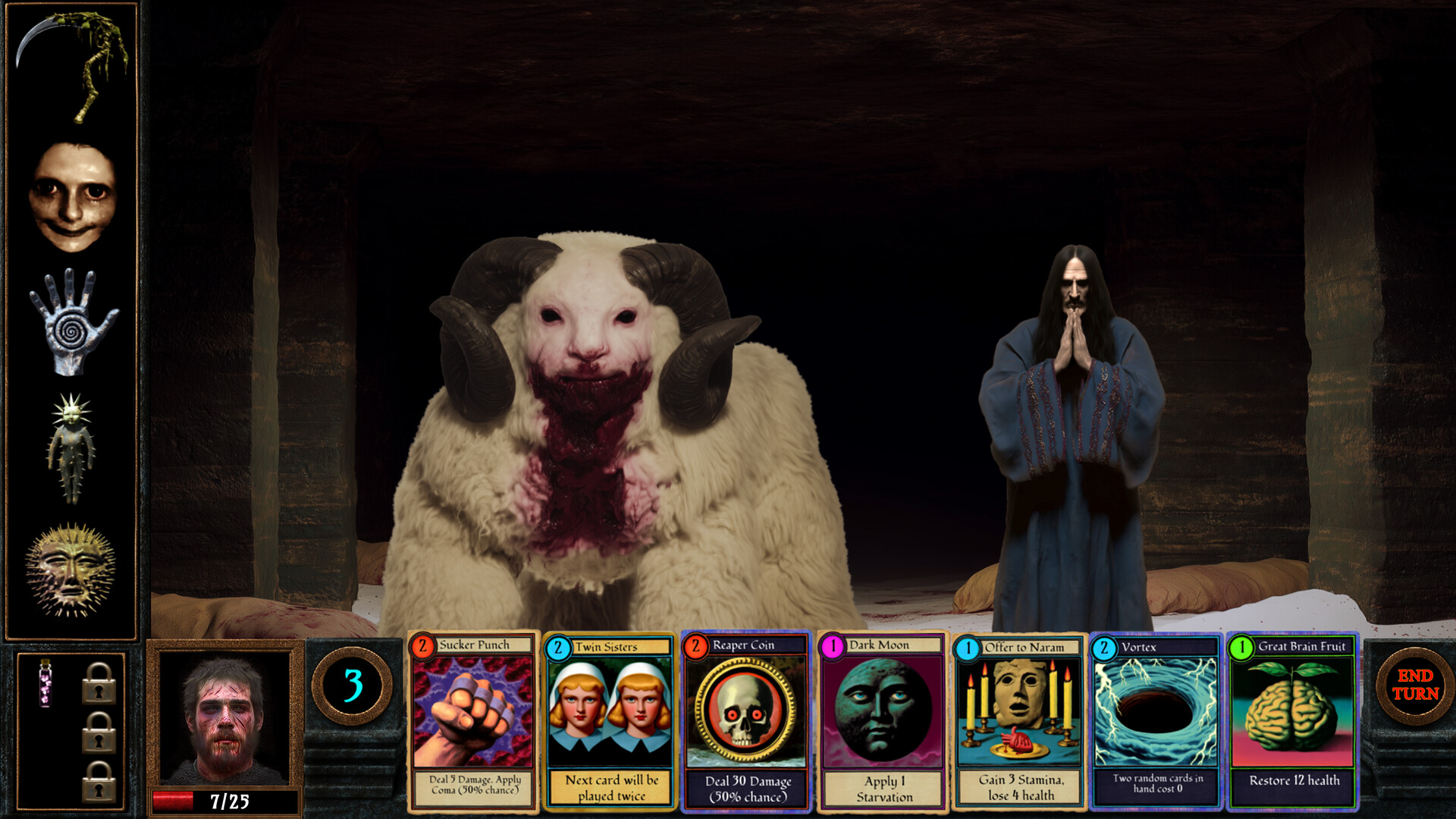
Task: Use the Great Brain Fruit card
Action: click(x=1292, y=720)
